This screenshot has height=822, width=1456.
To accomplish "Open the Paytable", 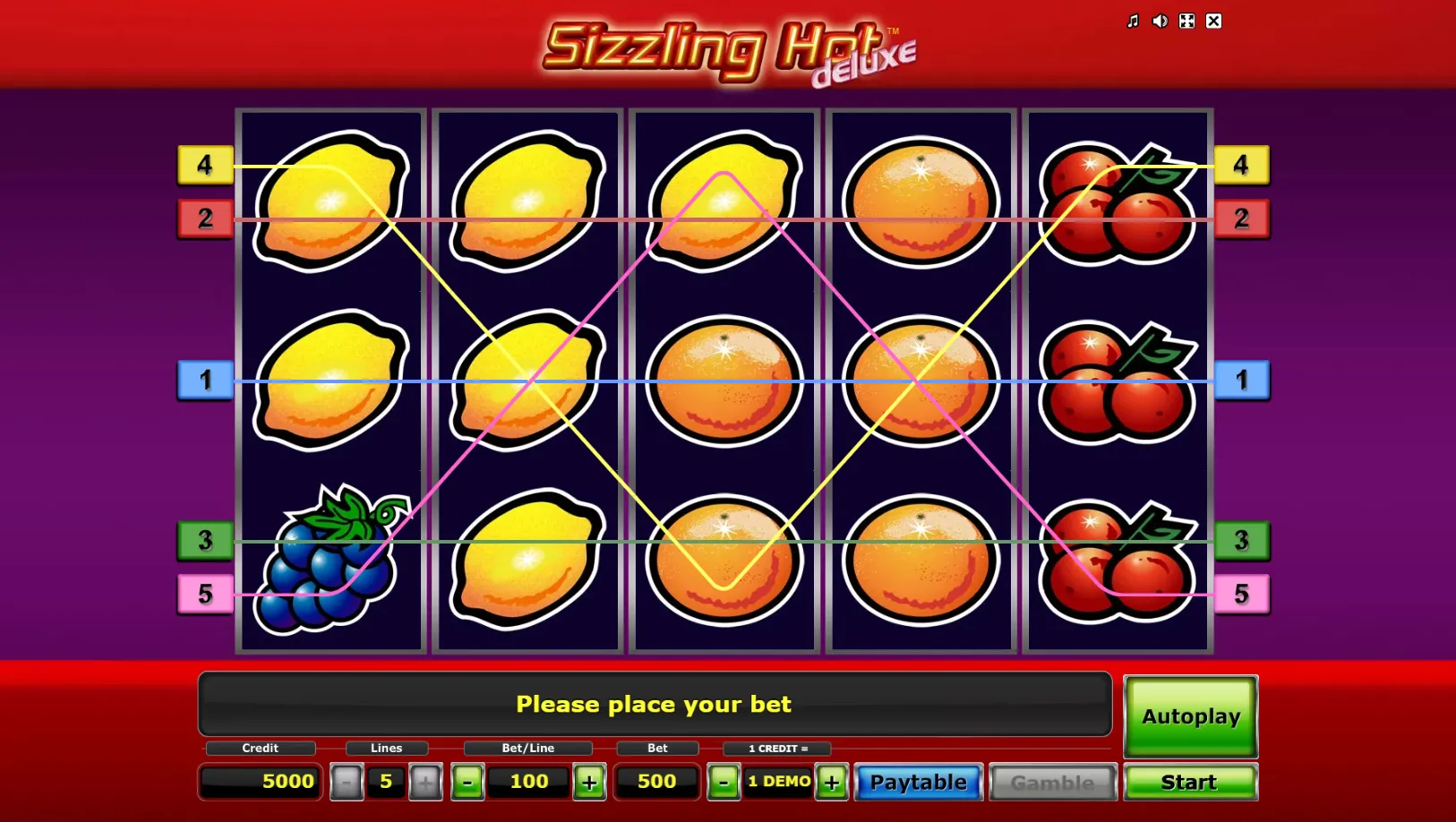I will pos(918,782).
